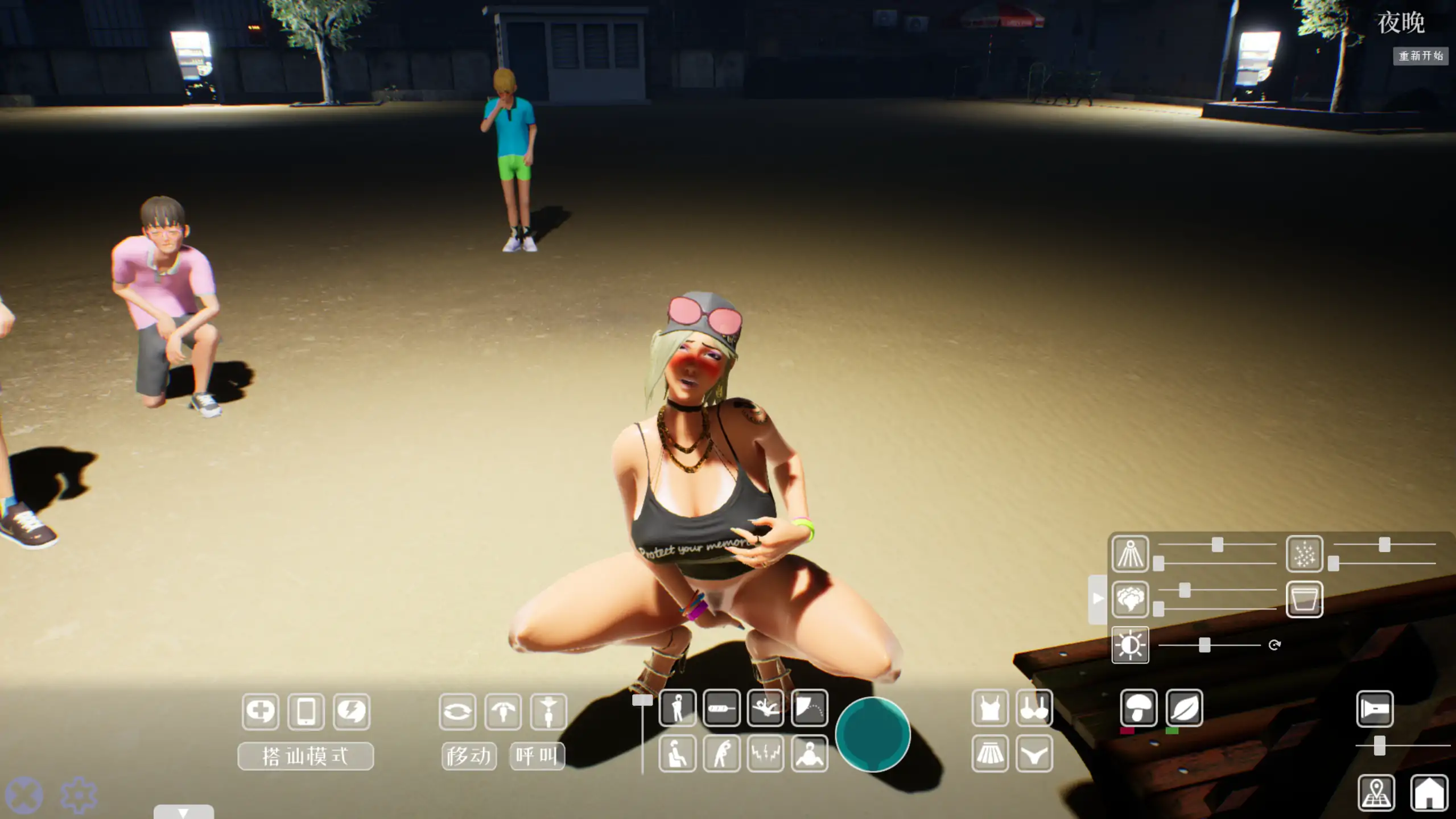Select the skirt clothing icon
The image size is (1456, 819).
(x=990, y=754)
